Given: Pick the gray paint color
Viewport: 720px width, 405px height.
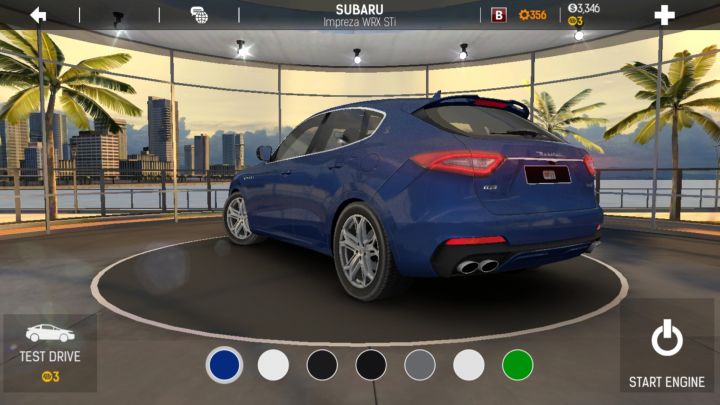Looking at the screenshot, I should [420, 365].
